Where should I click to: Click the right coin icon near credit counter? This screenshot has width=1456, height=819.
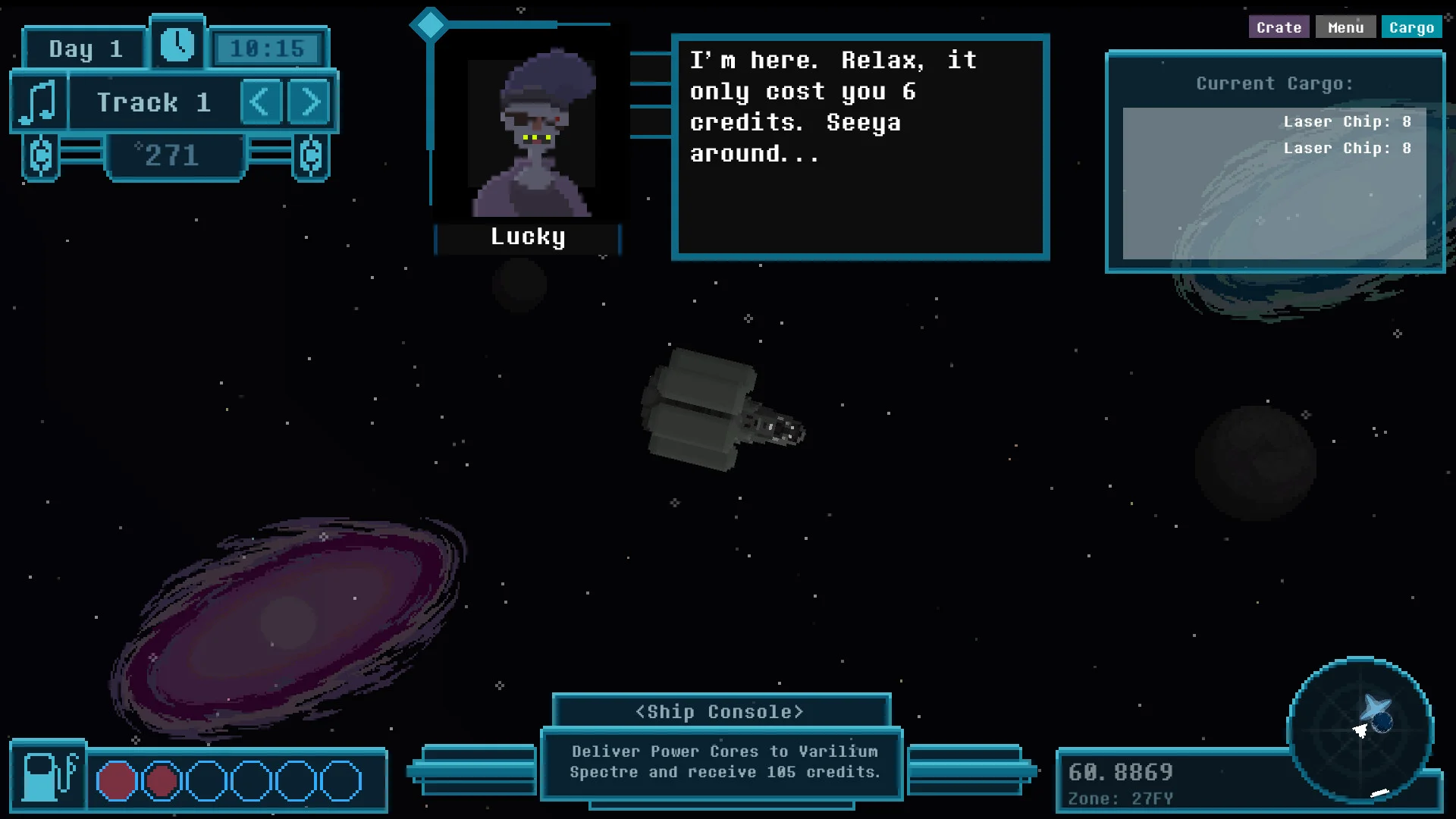coord(309,157)
